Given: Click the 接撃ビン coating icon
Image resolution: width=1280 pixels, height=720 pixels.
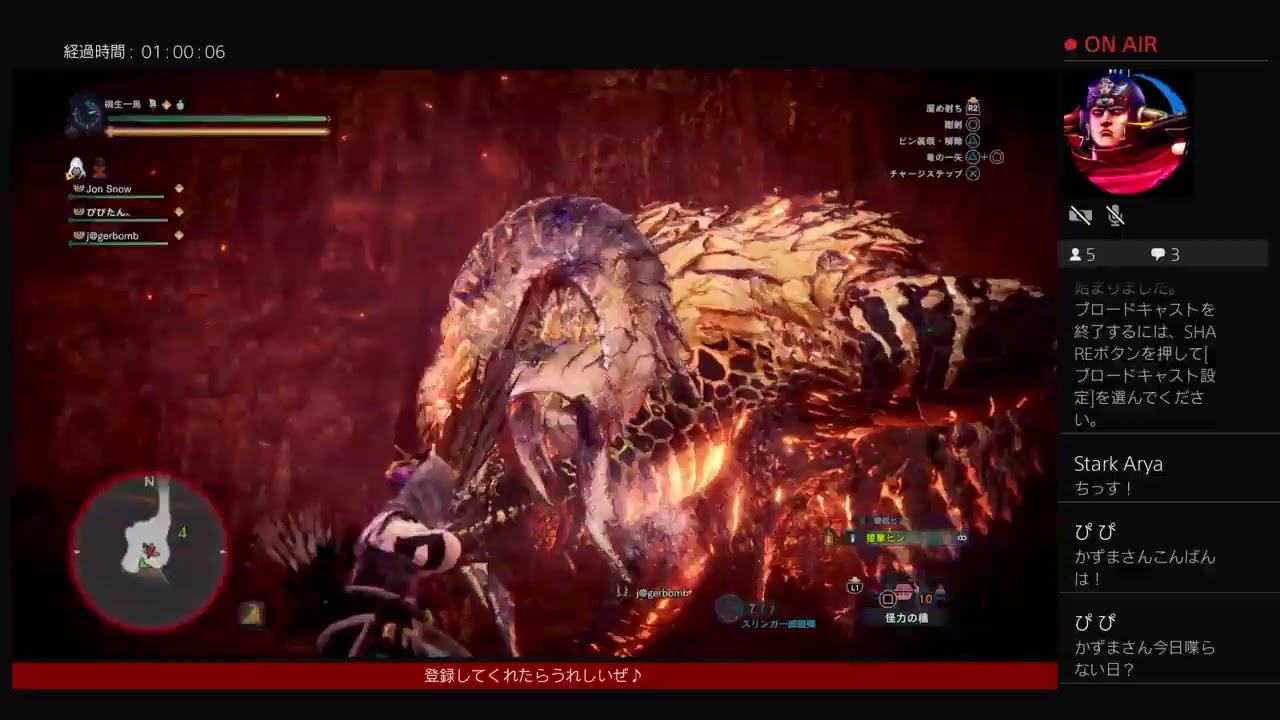Looking at the screenshot, I should tap(852, 539).
